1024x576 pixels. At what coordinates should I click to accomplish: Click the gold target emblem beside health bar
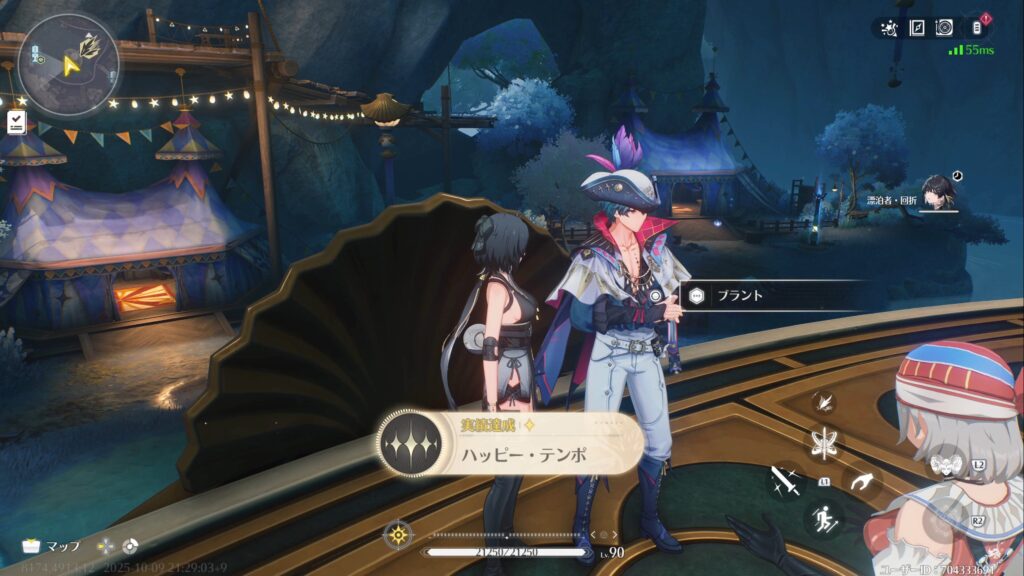coord(399,534)
